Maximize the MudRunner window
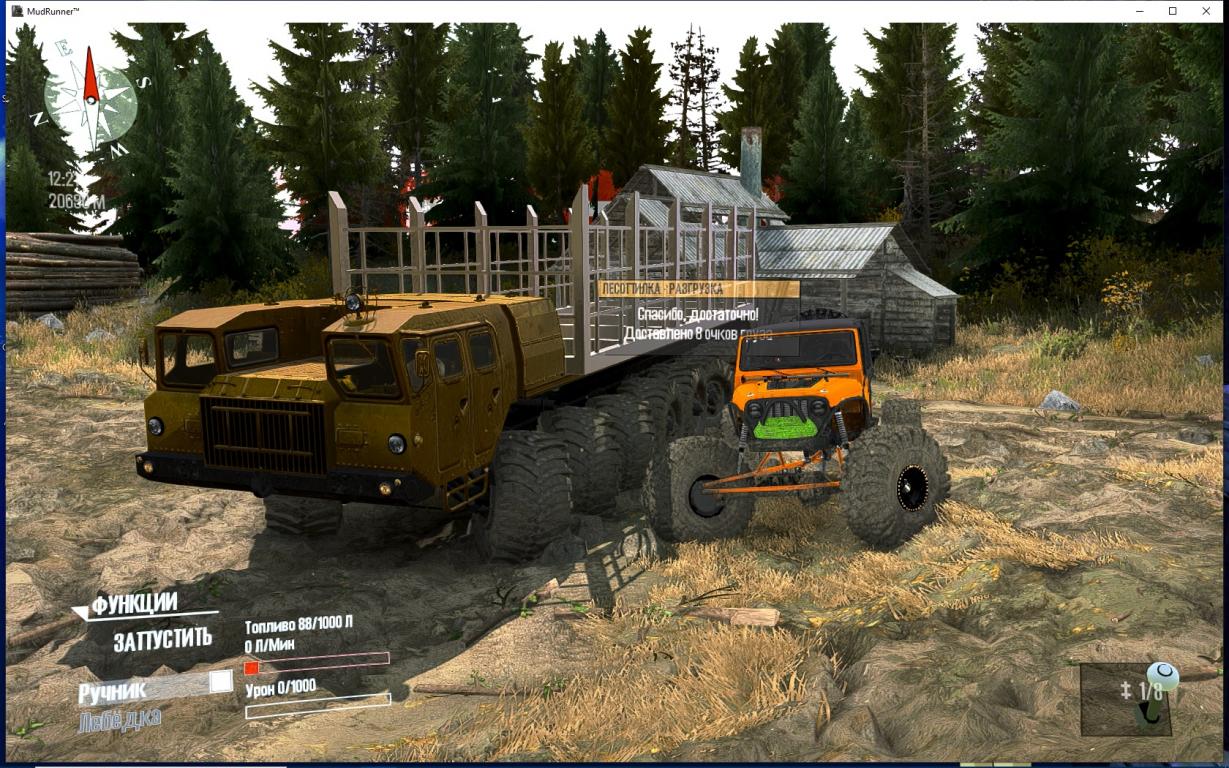This screenshot has height=768, width=1229. coord(1172,11)
